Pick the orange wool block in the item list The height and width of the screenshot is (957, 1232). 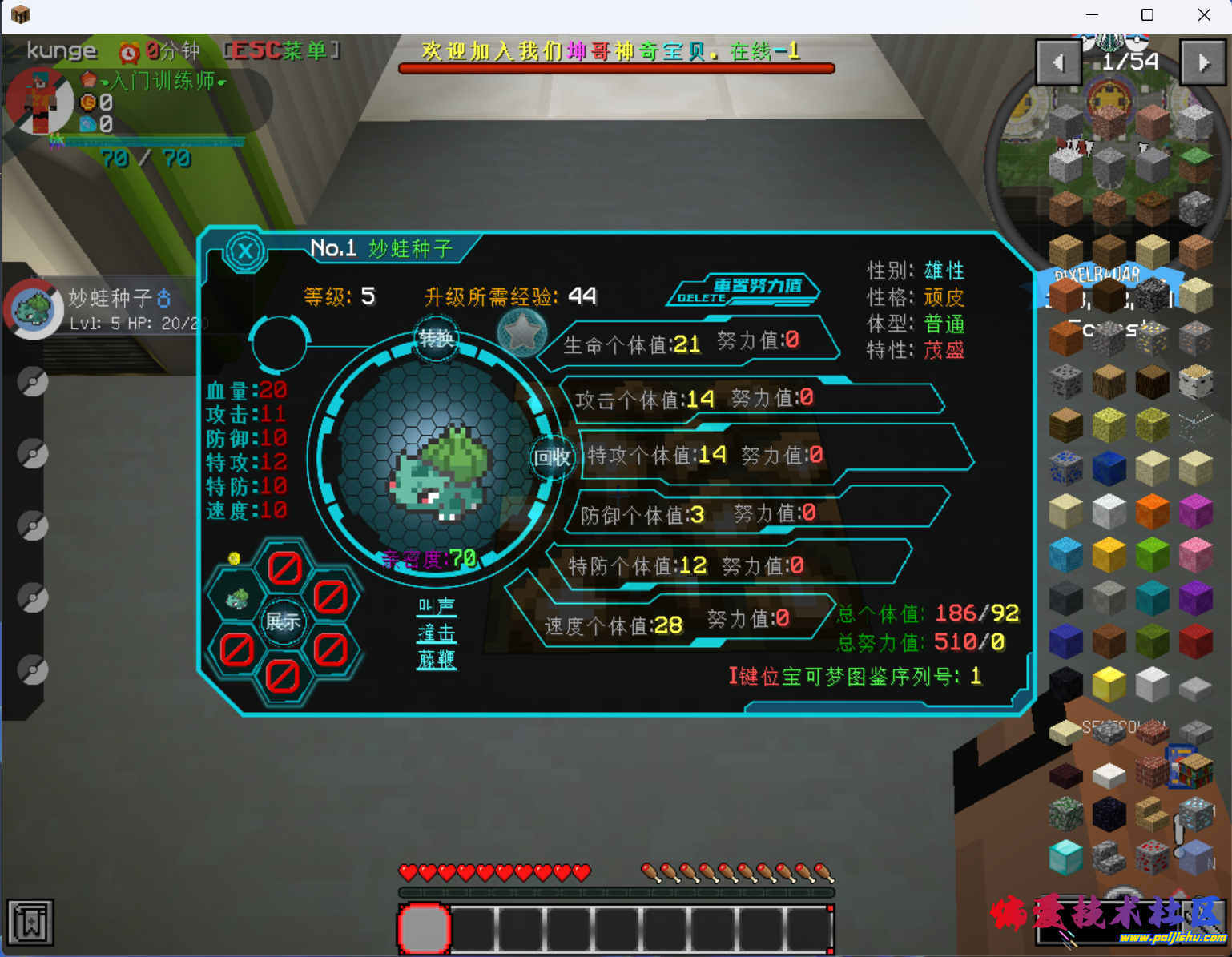(x=1152, y=512)
